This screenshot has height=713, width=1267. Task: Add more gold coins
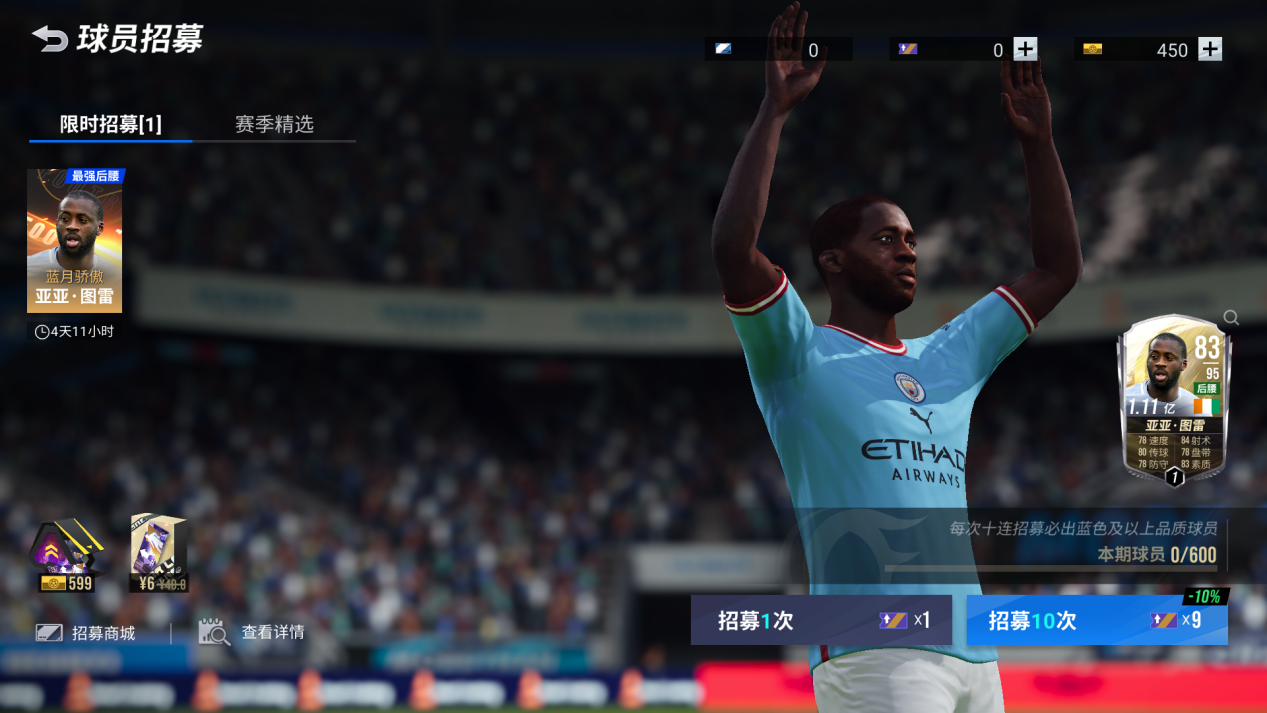click(1210, 49)
